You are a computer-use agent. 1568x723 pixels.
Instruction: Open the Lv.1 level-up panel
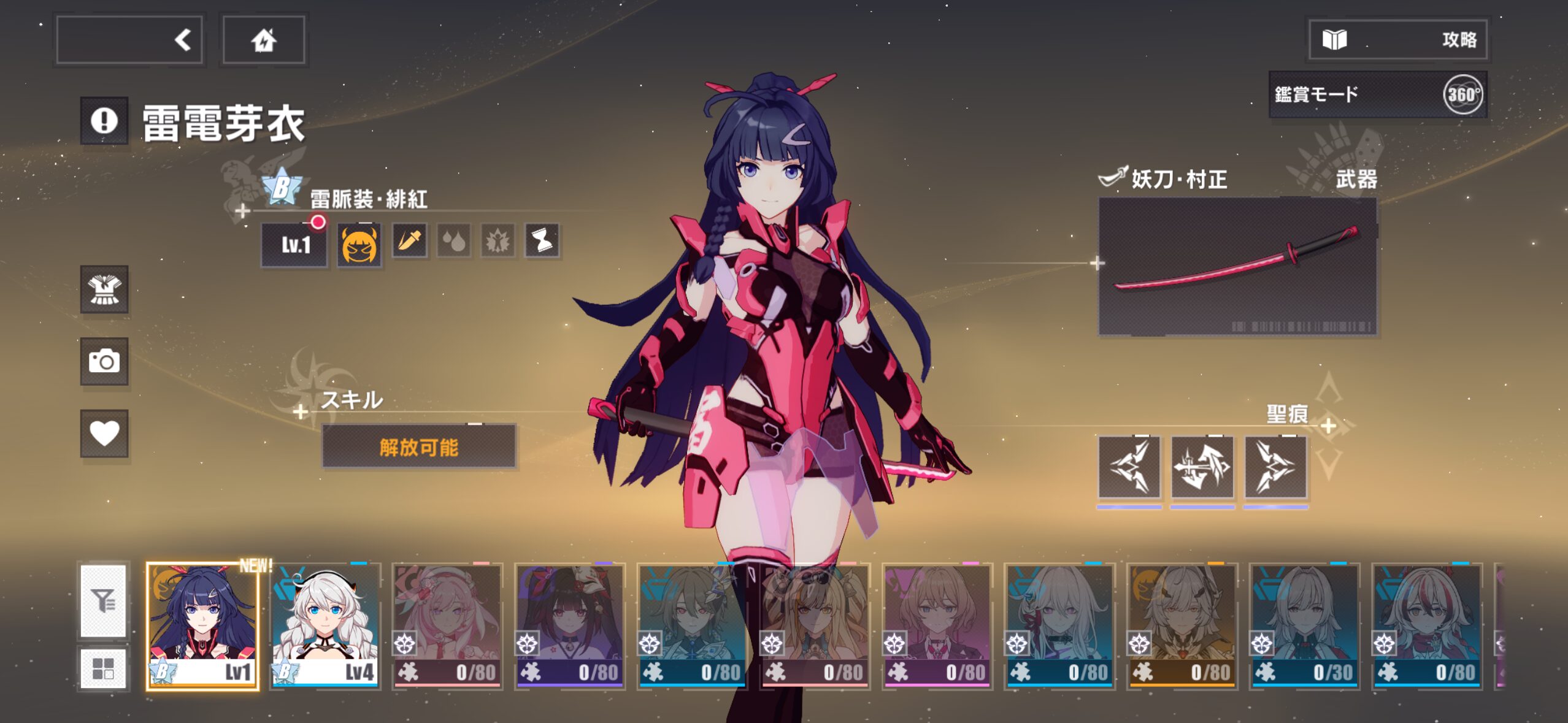click(294, 245)
